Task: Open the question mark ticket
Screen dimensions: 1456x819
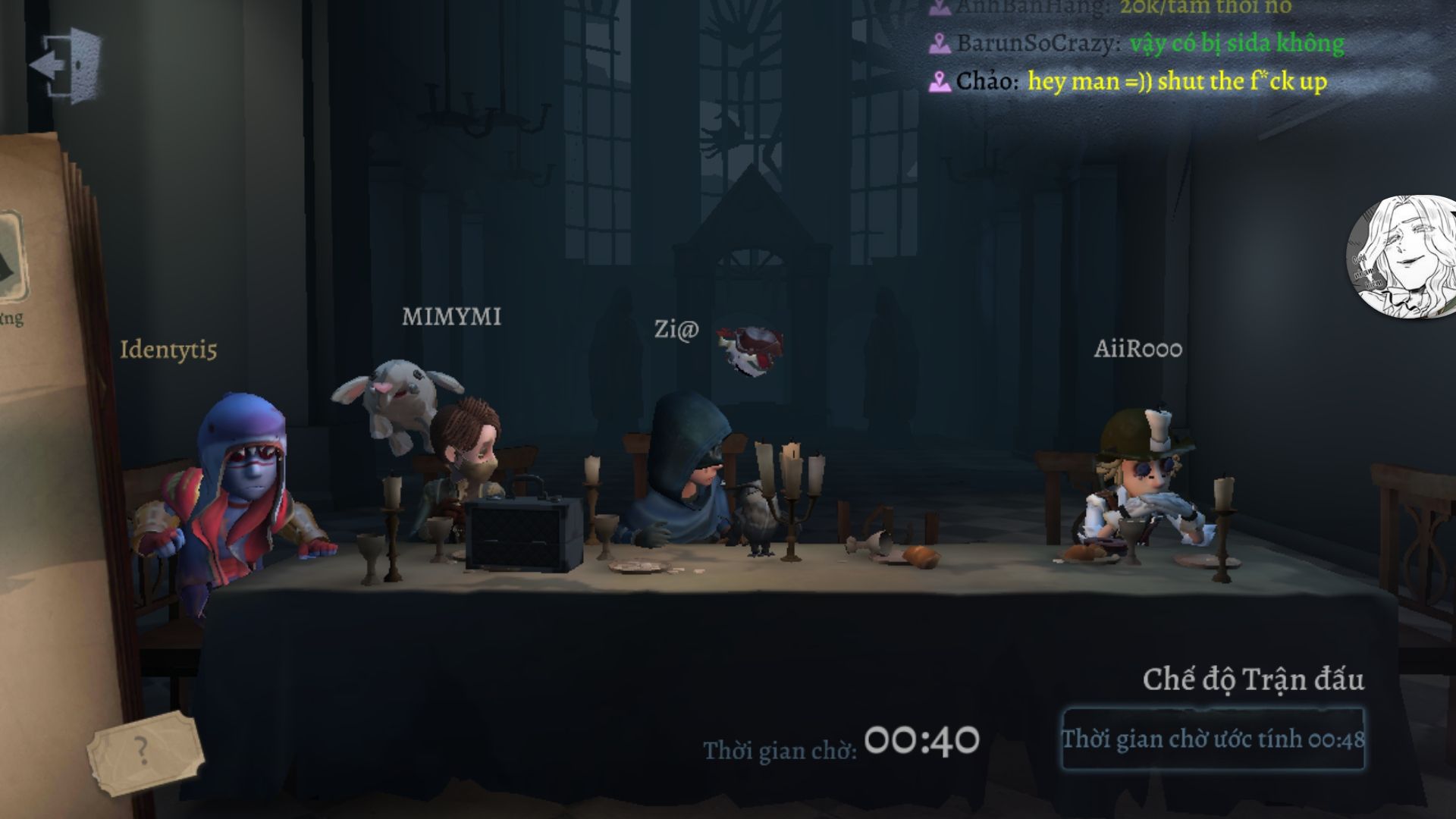Action: point(144,749)
